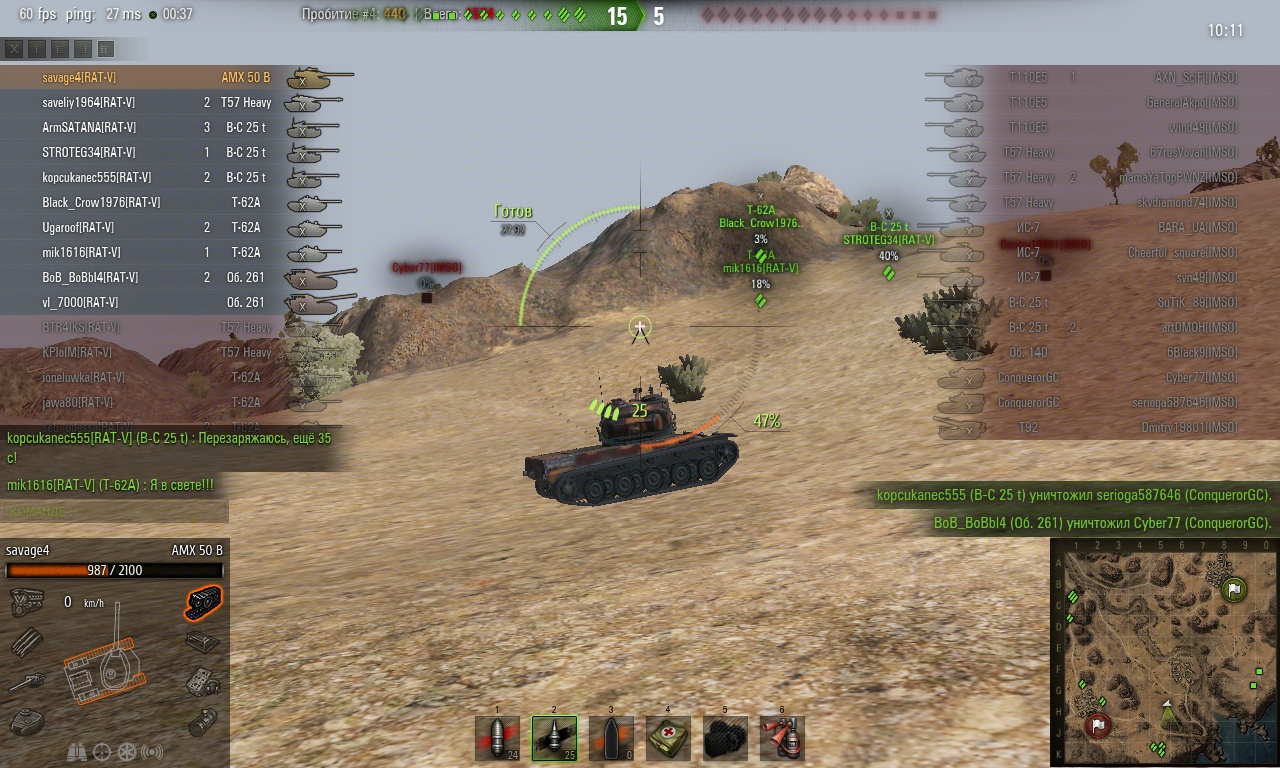Viewport: 1280px width, 768px height.
Task: Pick mik1616's T-62A row in team list
Action: (x=150, y=252)
